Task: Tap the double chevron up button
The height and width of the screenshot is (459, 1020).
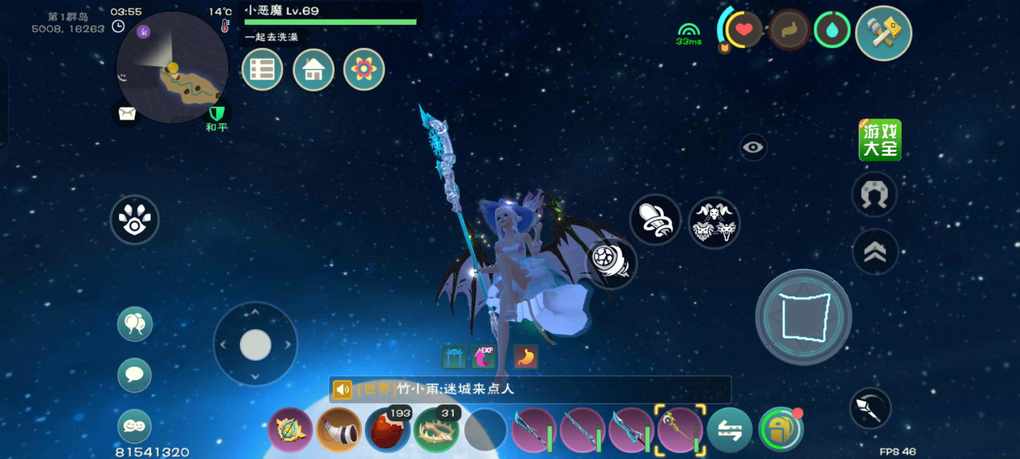Action: pos(874,253)
